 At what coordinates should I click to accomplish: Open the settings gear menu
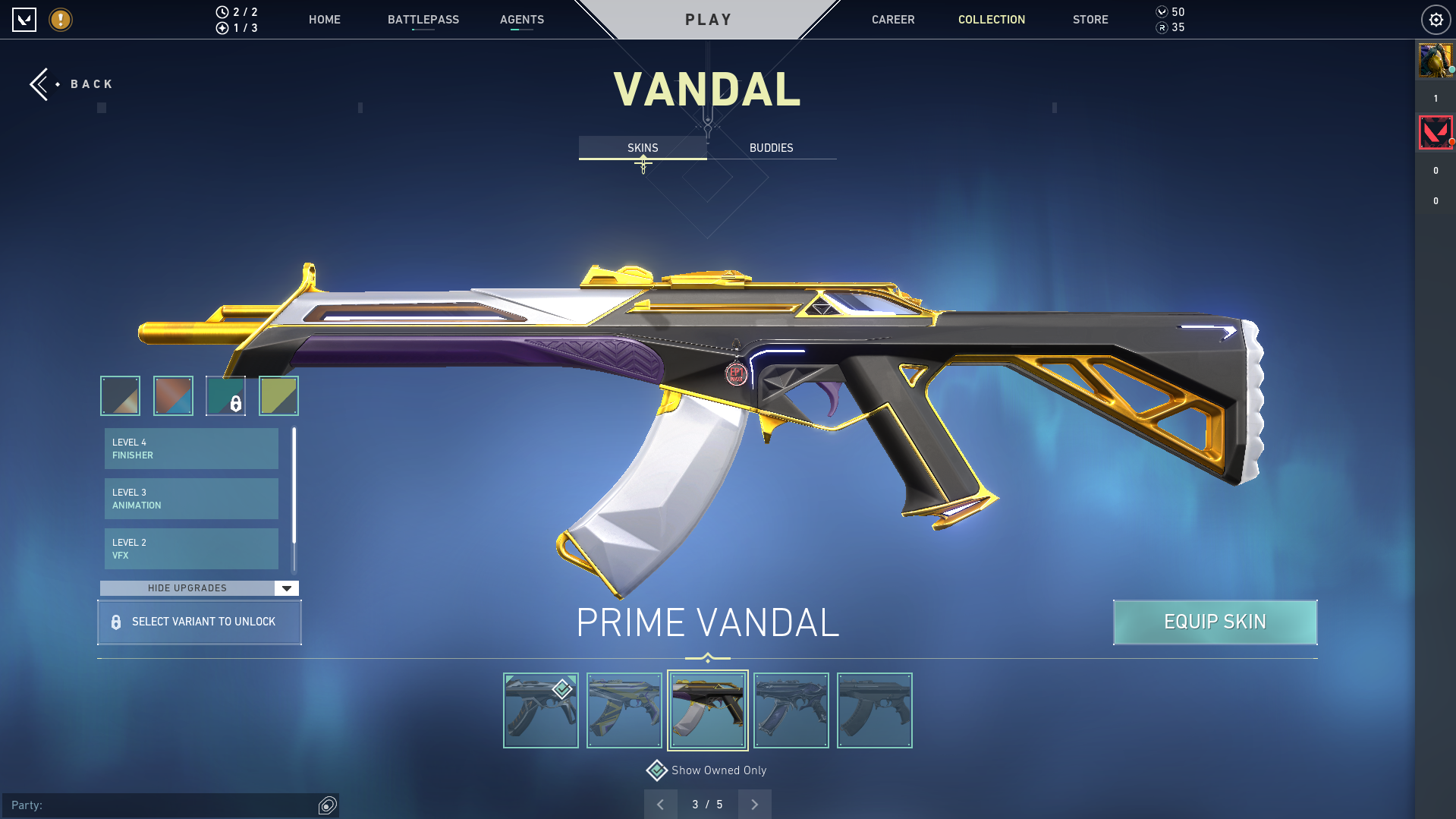click(1436, 20)
